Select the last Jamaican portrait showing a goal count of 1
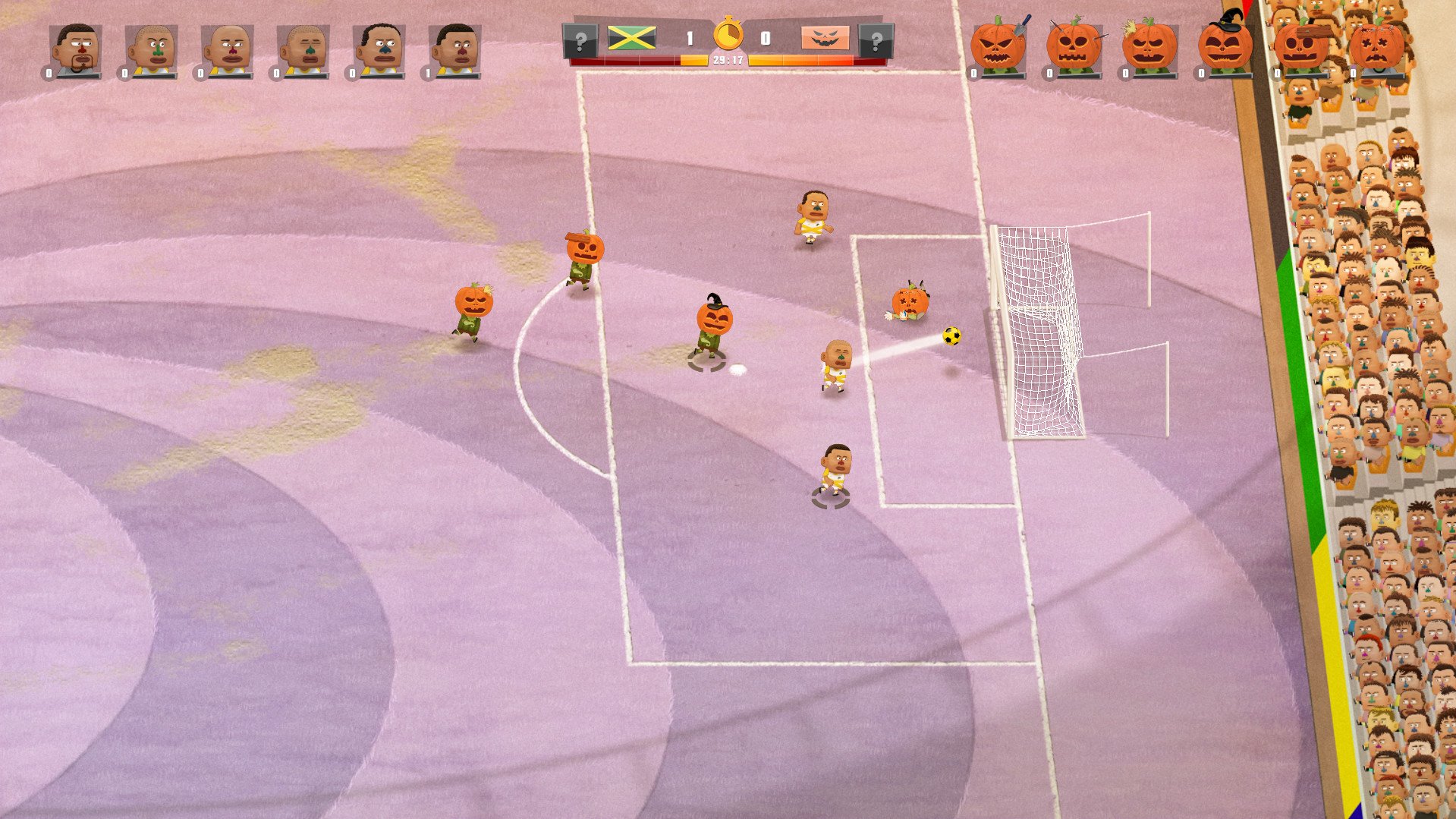Screen dimensions: 1456x819 [x=454, y=47]
